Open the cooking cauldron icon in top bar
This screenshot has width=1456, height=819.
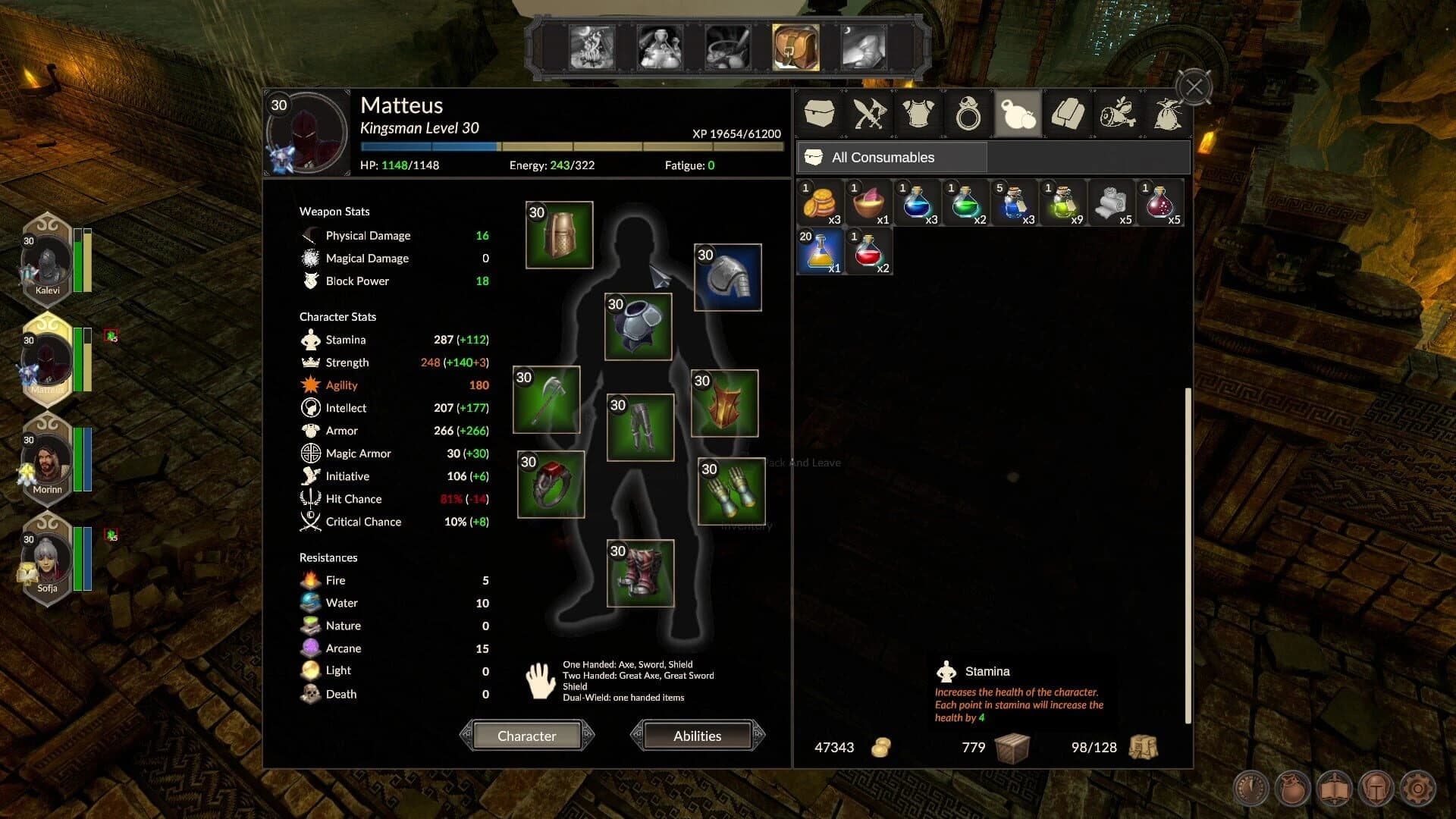[x=727, y=45]
